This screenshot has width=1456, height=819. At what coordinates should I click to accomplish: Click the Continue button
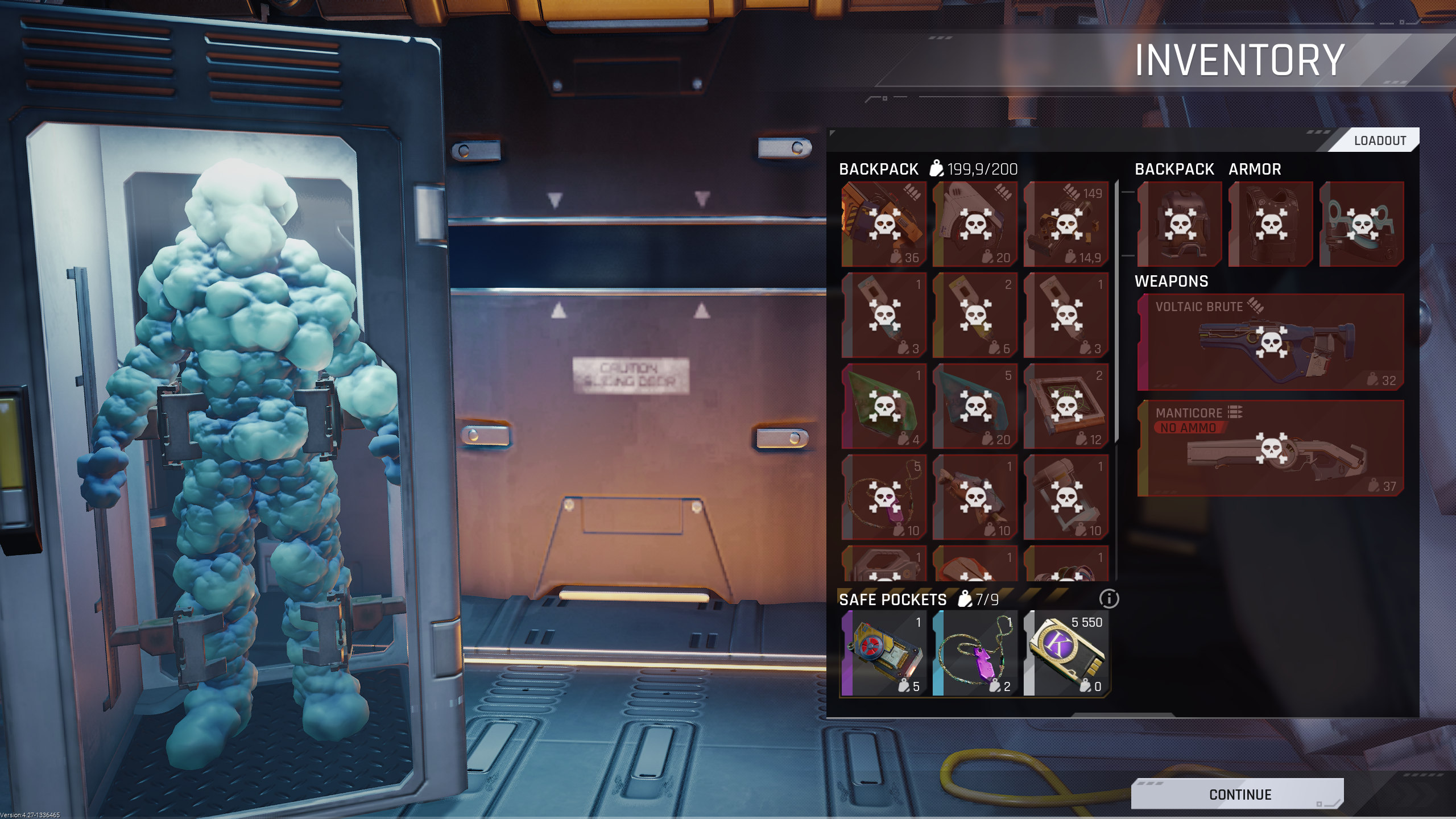coord(1239,794)
